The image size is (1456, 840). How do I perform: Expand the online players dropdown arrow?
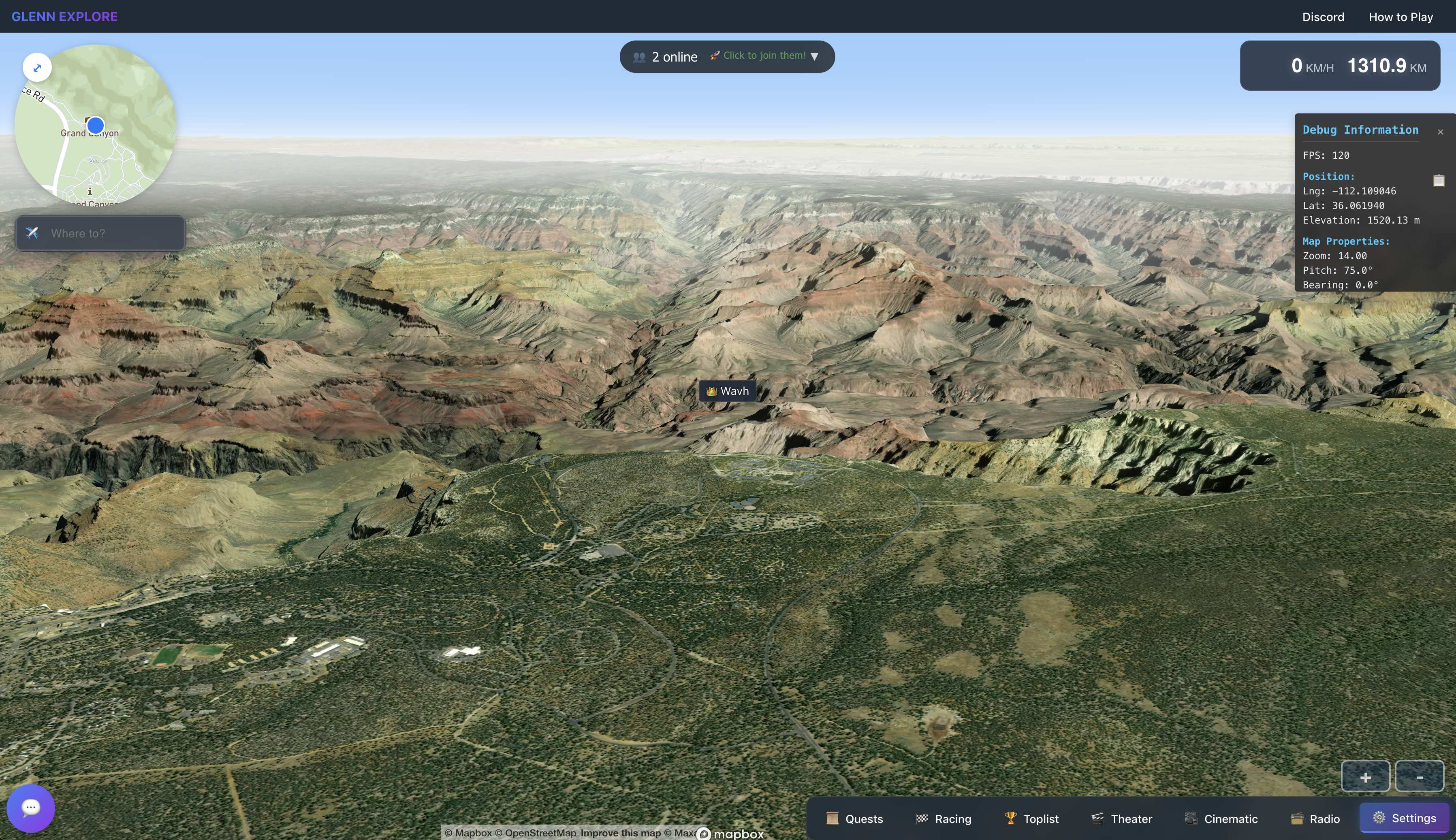(815, 56)
